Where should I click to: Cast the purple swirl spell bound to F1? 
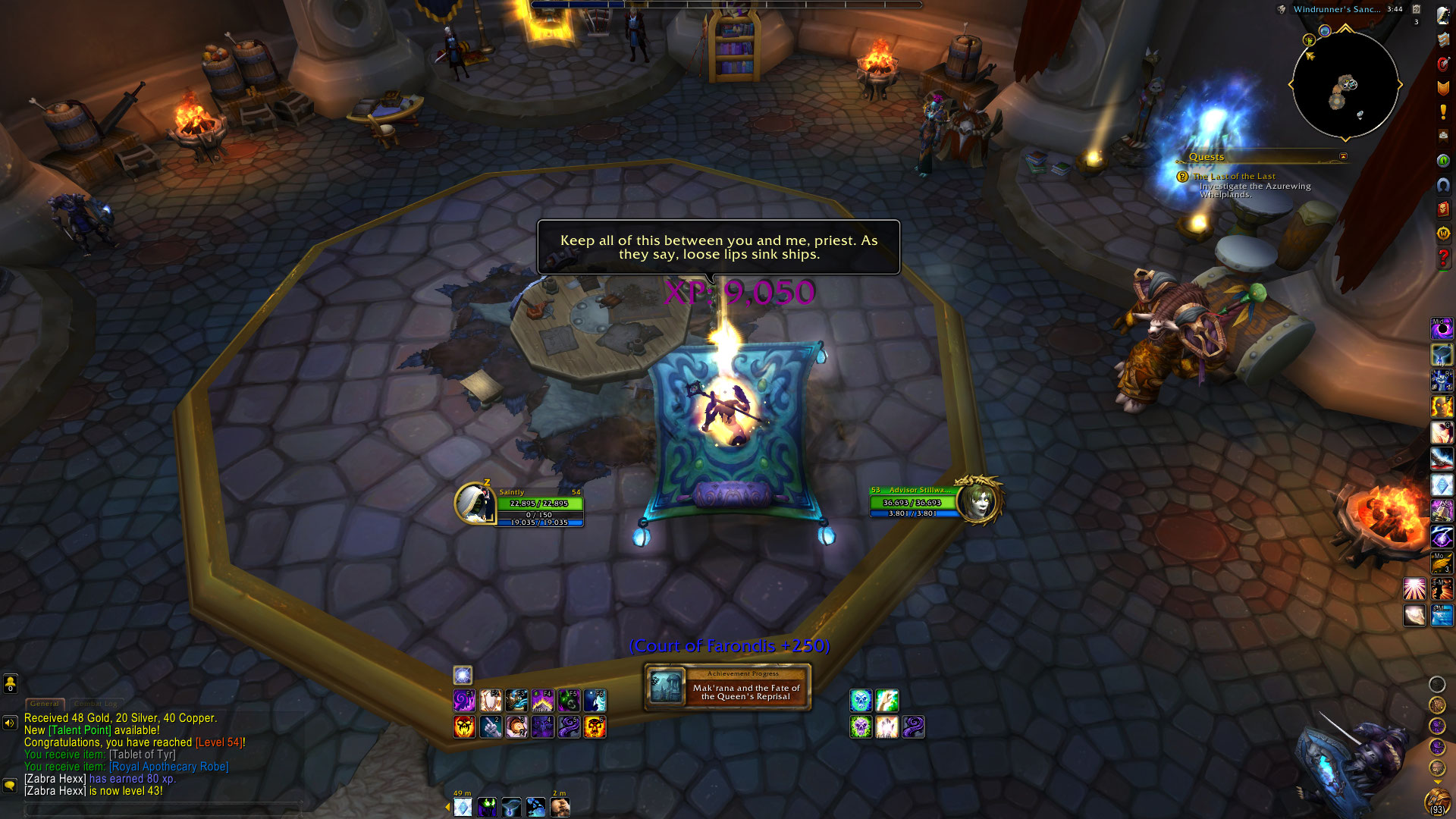tap(464, 700)
